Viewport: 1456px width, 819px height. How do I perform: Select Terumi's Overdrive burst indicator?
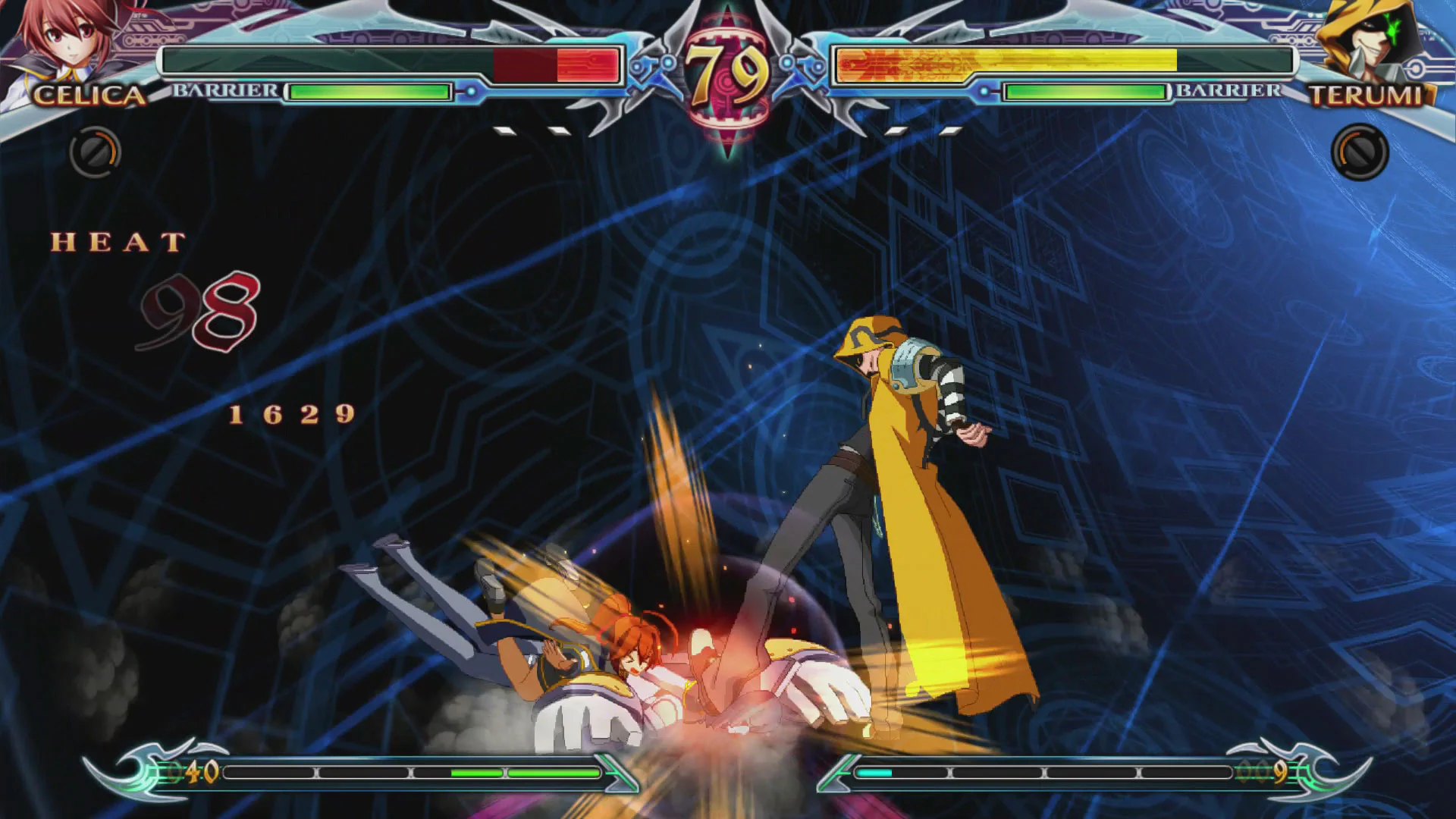click(x=1363, y=152)
